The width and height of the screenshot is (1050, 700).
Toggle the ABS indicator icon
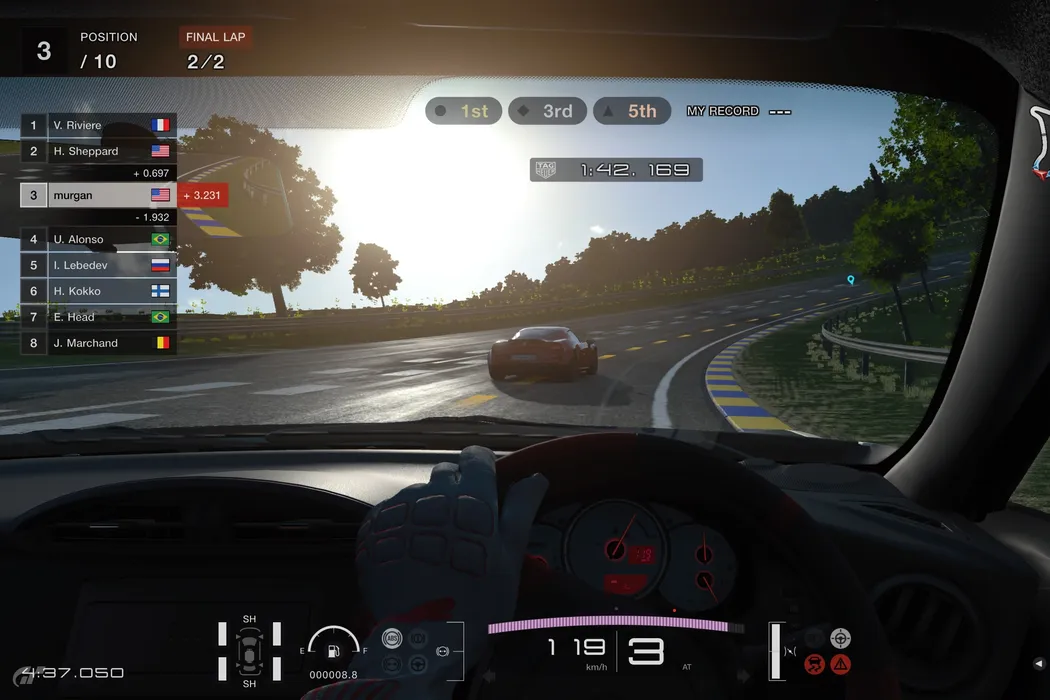[x=391, y=638]
